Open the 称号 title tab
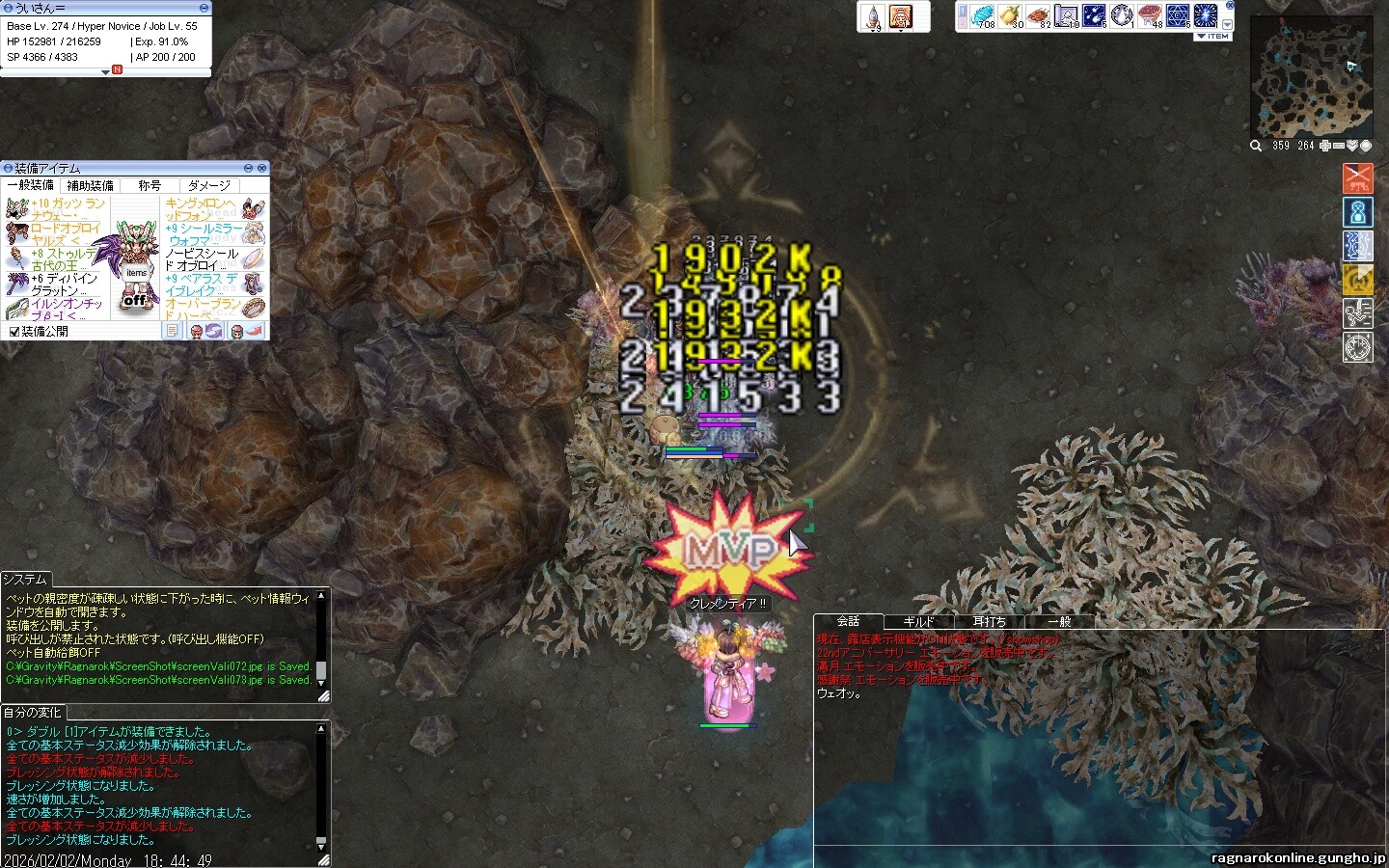 pos(150,185)
